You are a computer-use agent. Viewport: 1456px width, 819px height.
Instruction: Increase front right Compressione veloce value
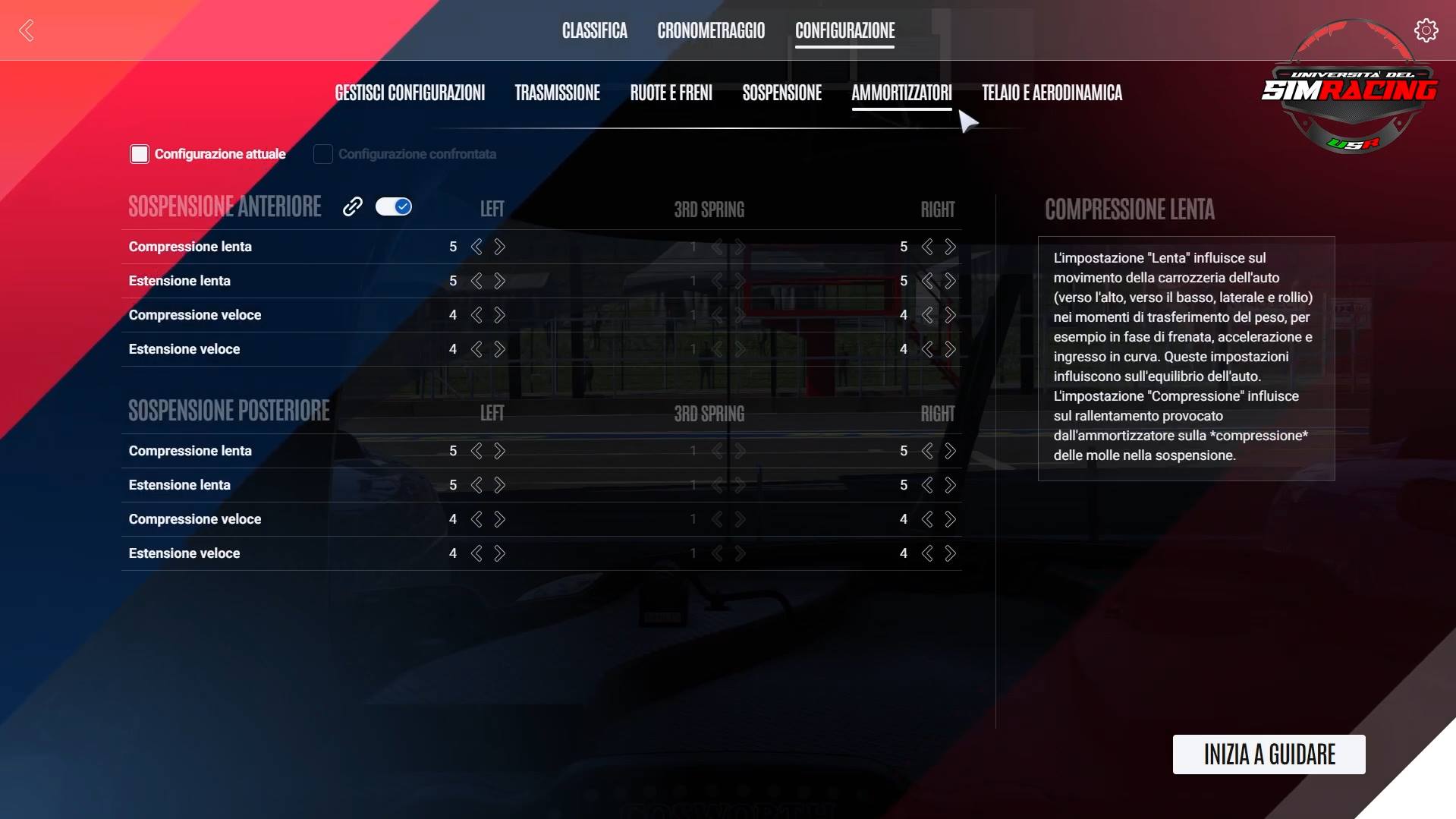click(951, 315)
